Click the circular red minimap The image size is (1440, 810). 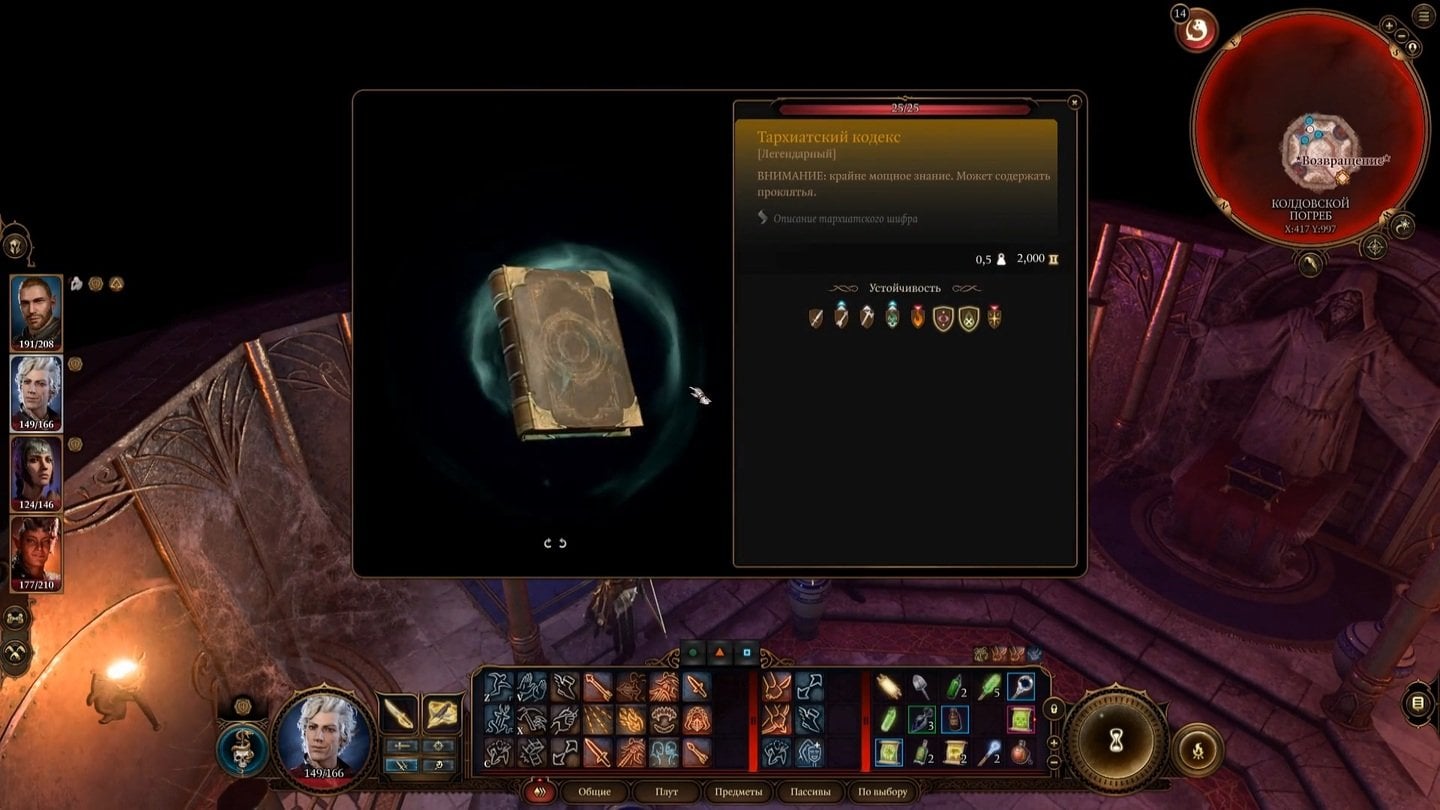(1310, 130)
